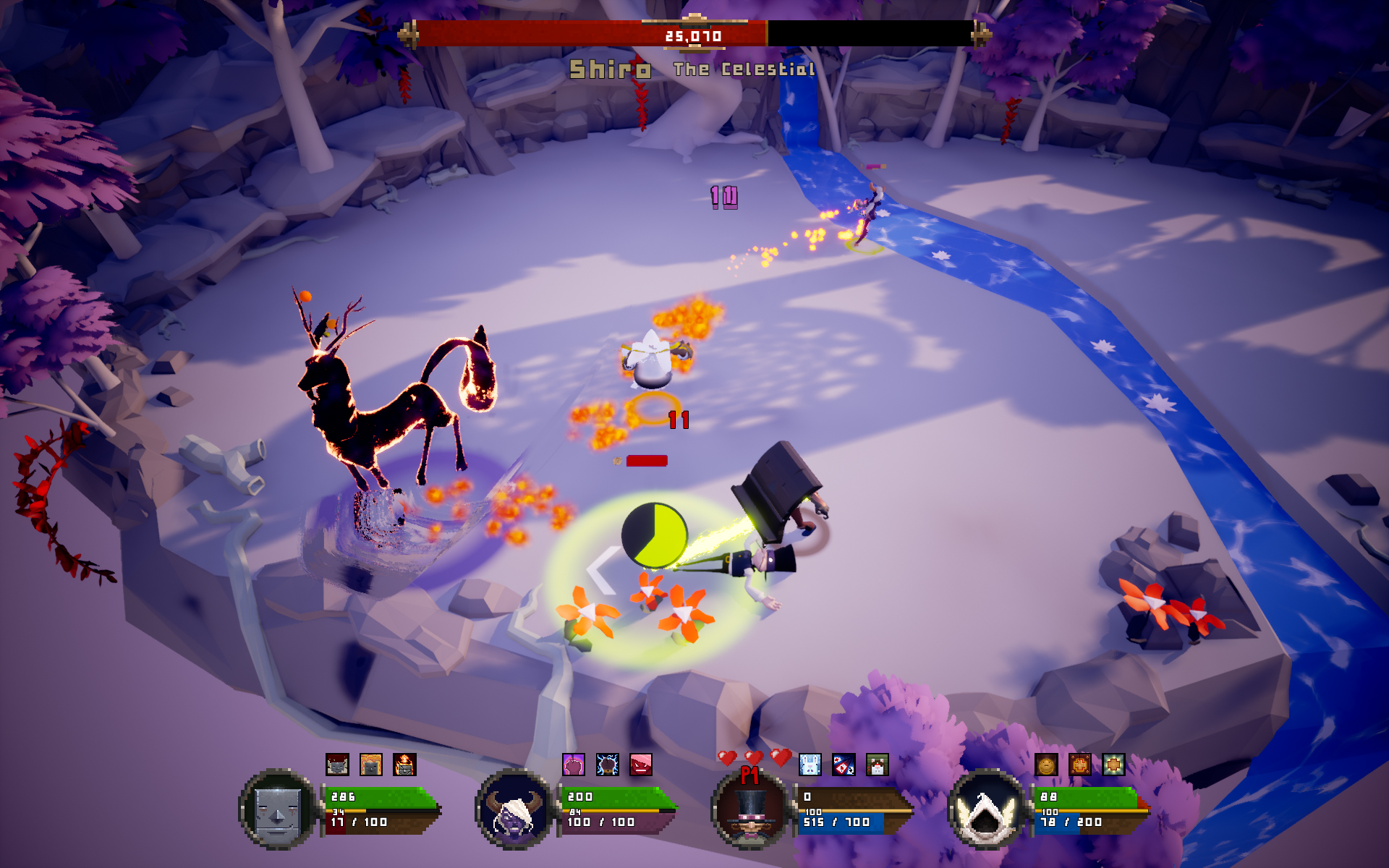
Task: Click the horned golem face ability icon
Action: (337, 765)
